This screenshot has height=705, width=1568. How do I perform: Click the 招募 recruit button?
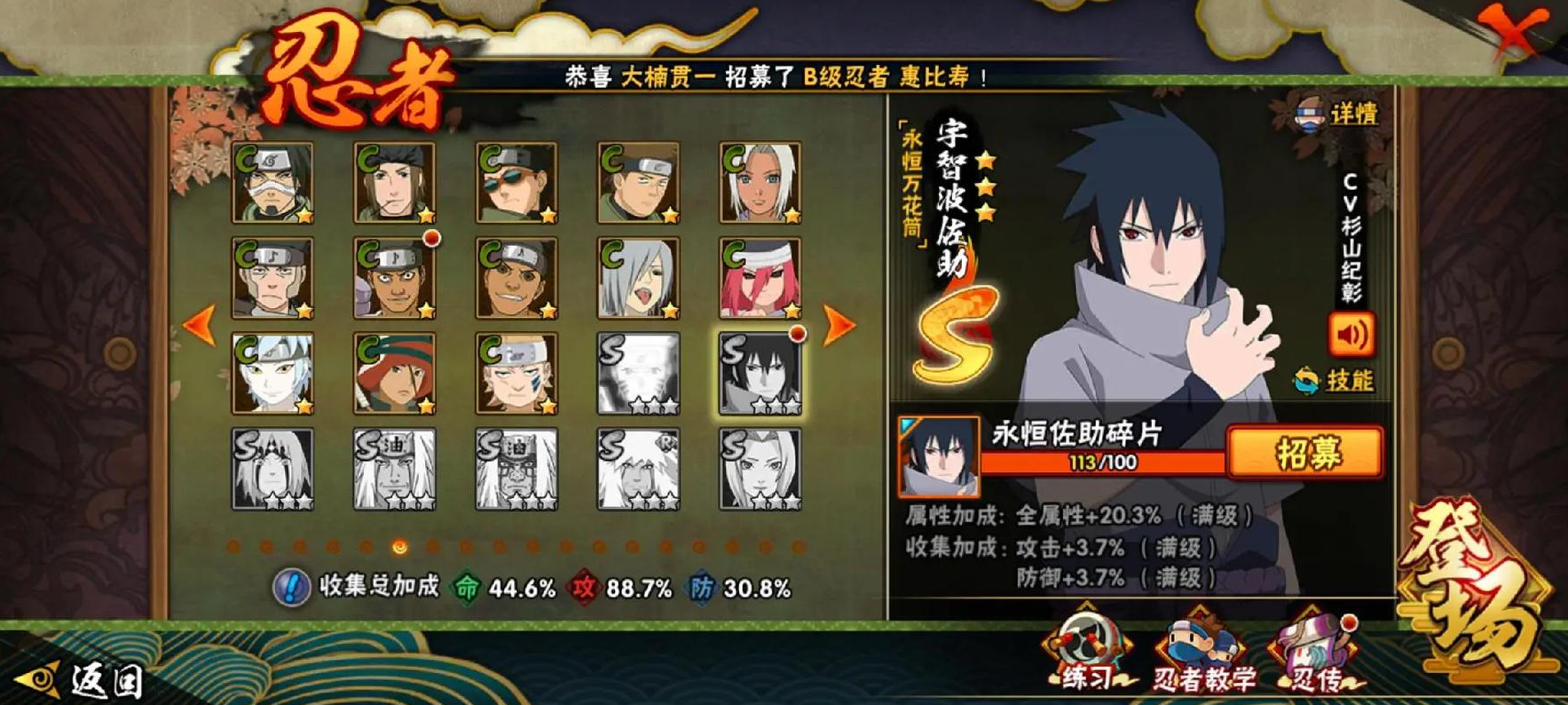coord(1304,453)
